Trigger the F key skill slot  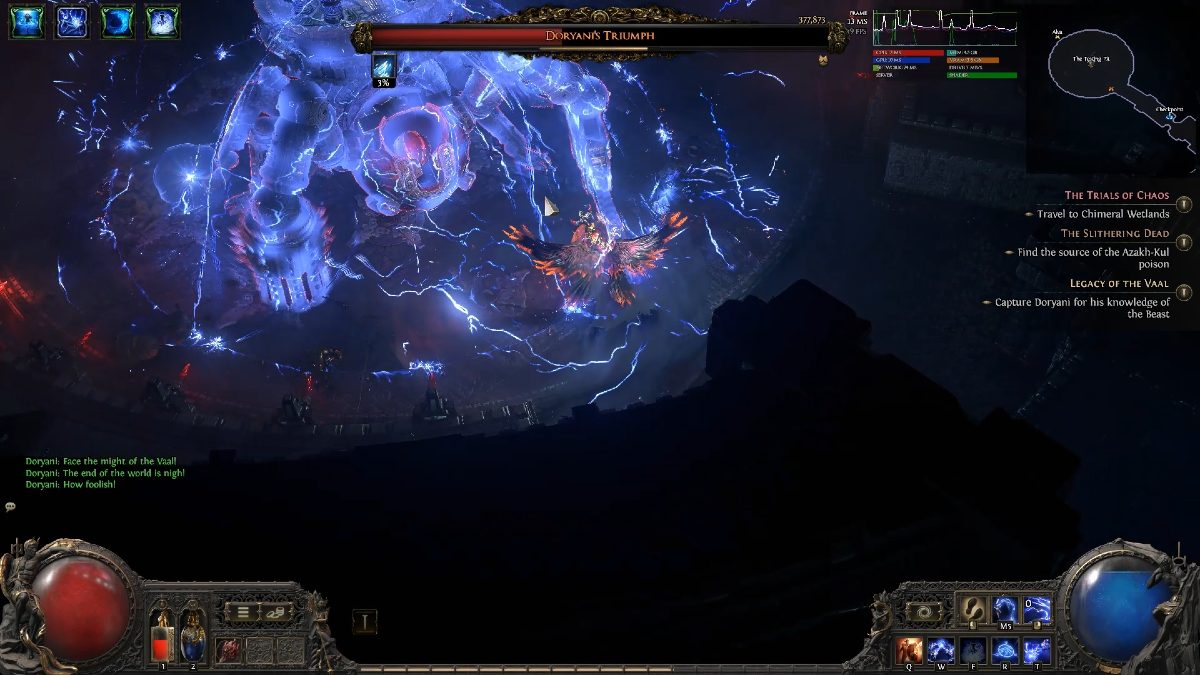pos(972,649)
